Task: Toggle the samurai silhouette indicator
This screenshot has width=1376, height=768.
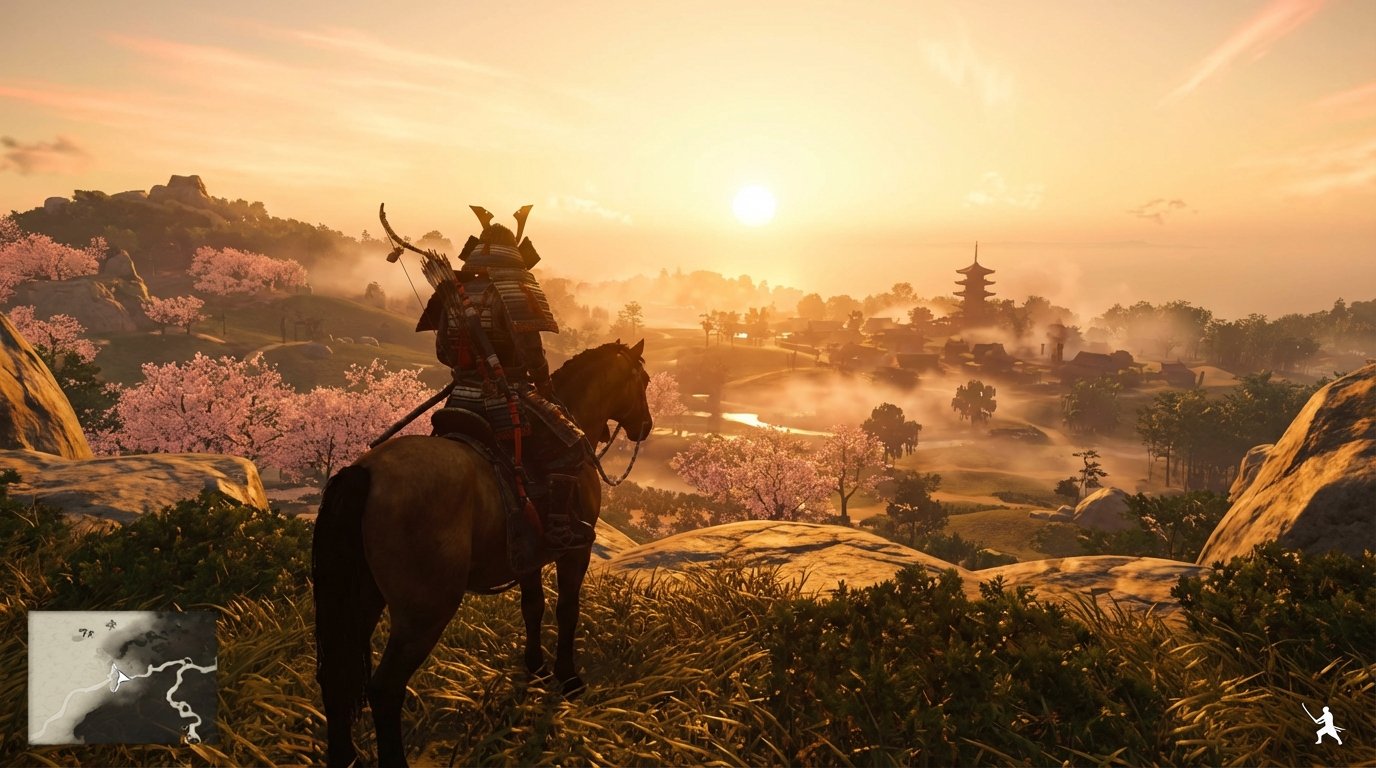Action: pos(1324,725)
